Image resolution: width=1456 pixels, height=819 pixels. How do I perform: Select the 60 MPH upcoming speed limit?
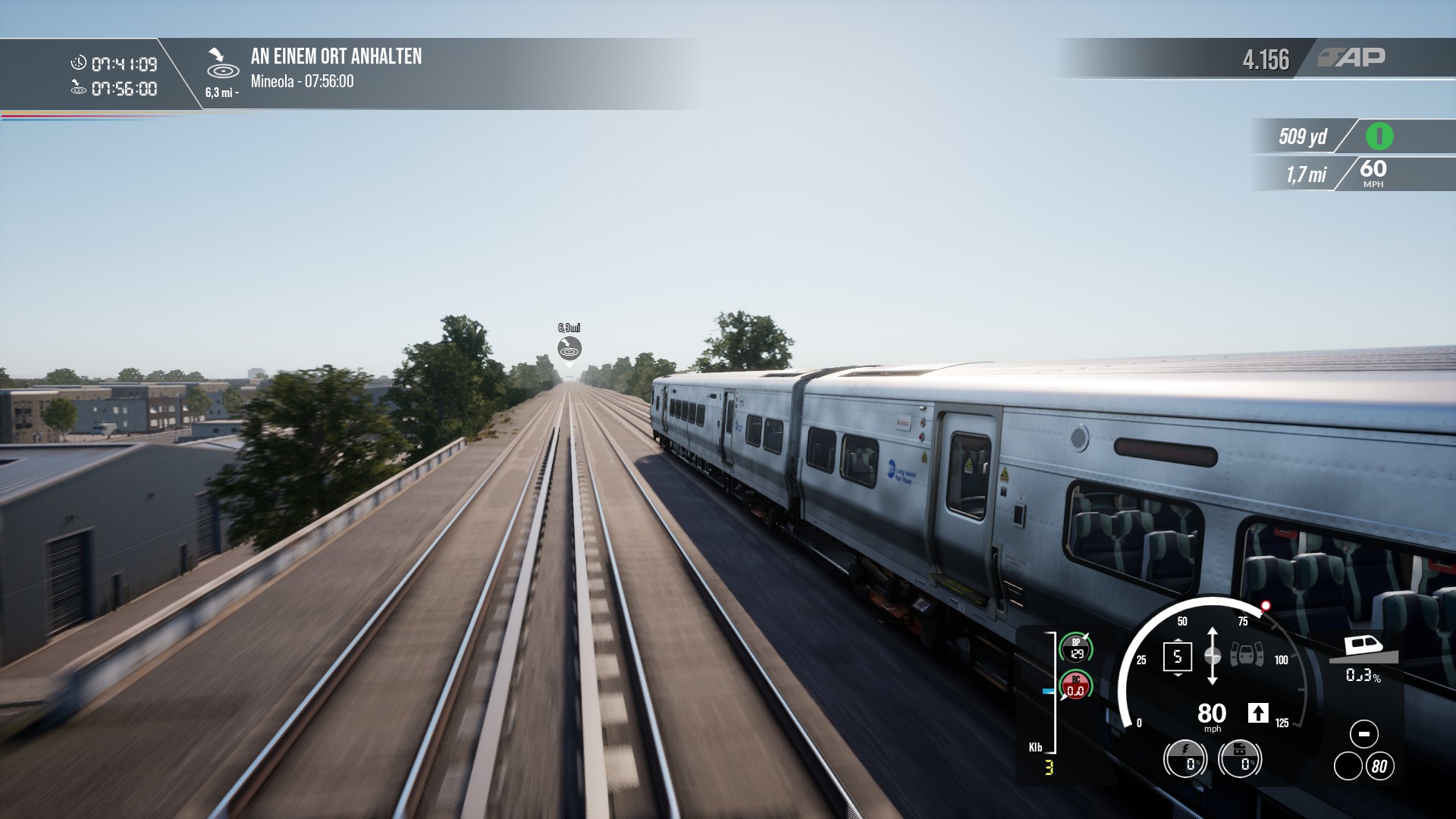(1373, 173)
